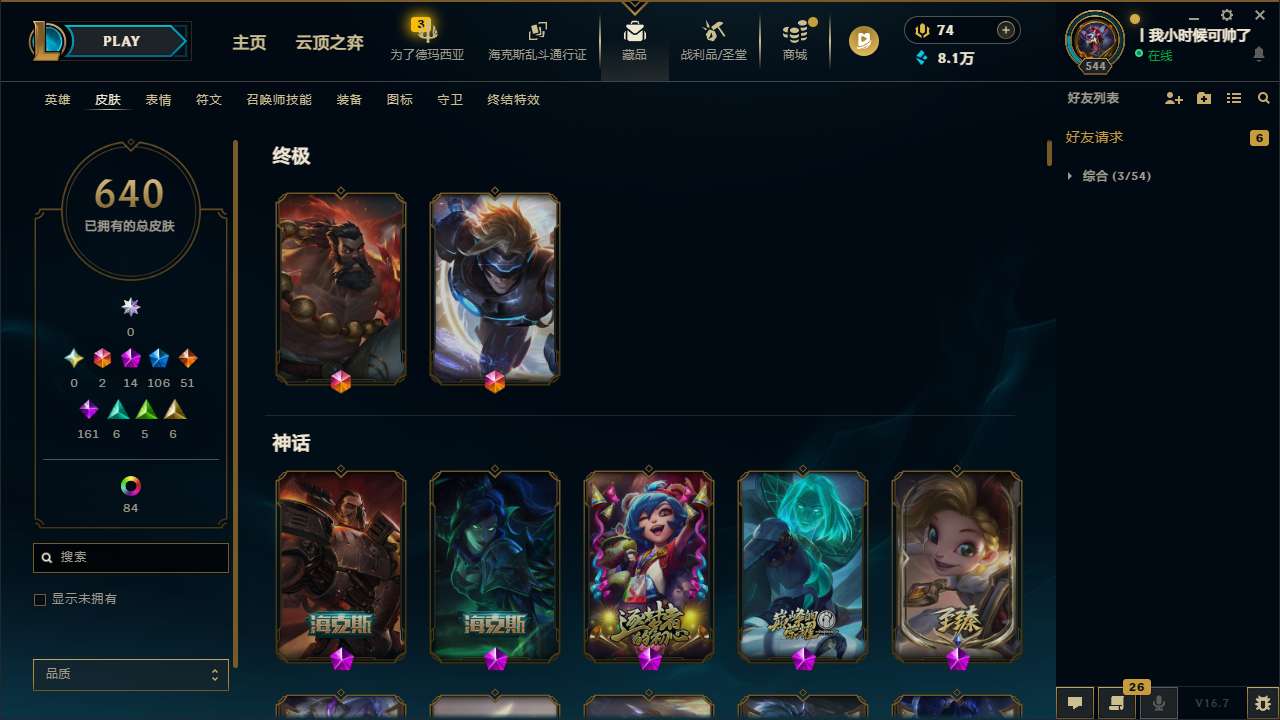
Task: Open the 品质 quality dropdown
Action: tap(130, 674)
